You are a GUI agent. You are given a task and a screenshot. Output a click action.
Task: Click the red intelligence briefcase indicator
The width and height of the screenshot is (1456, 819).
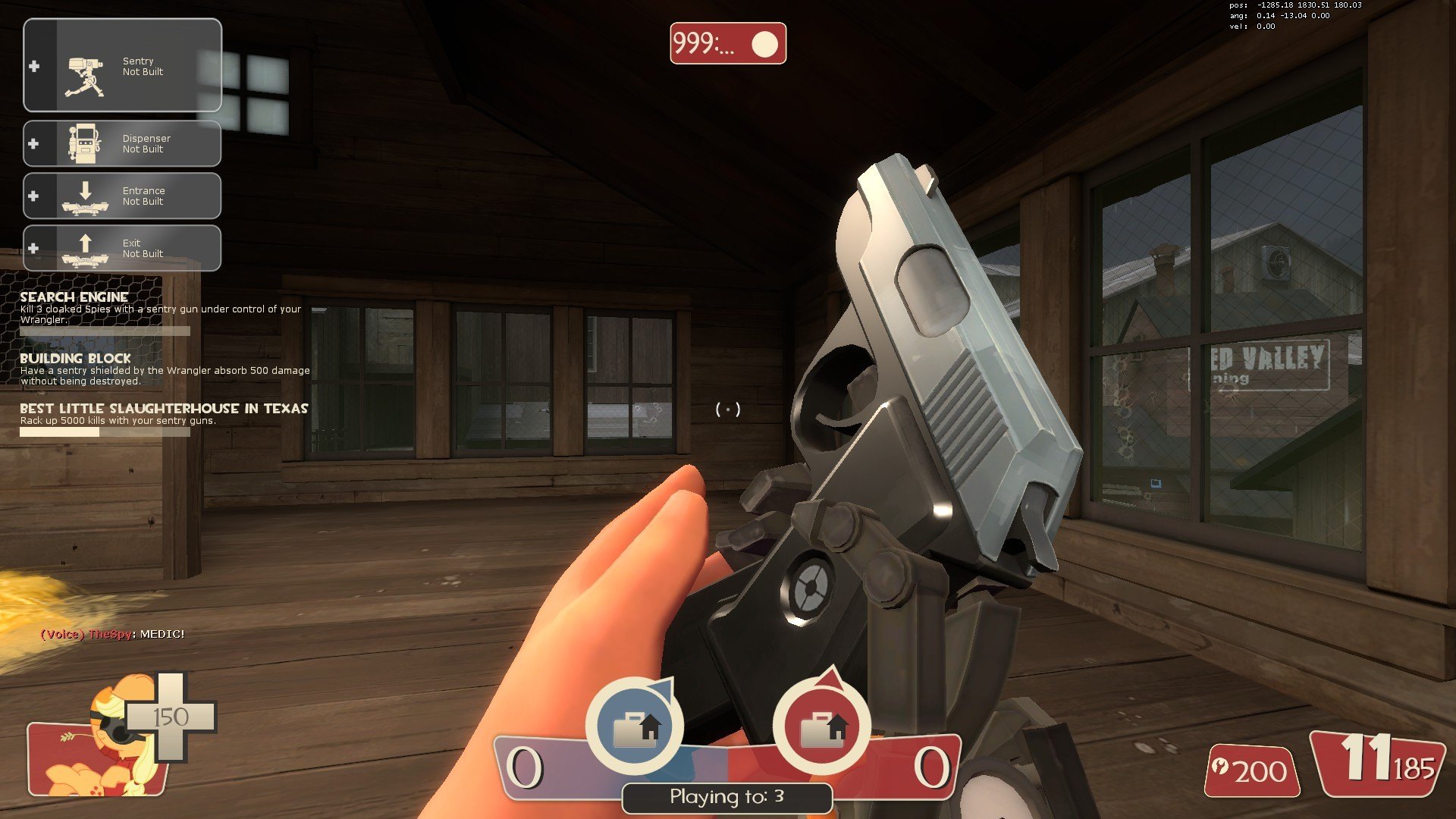pos(821,726)
